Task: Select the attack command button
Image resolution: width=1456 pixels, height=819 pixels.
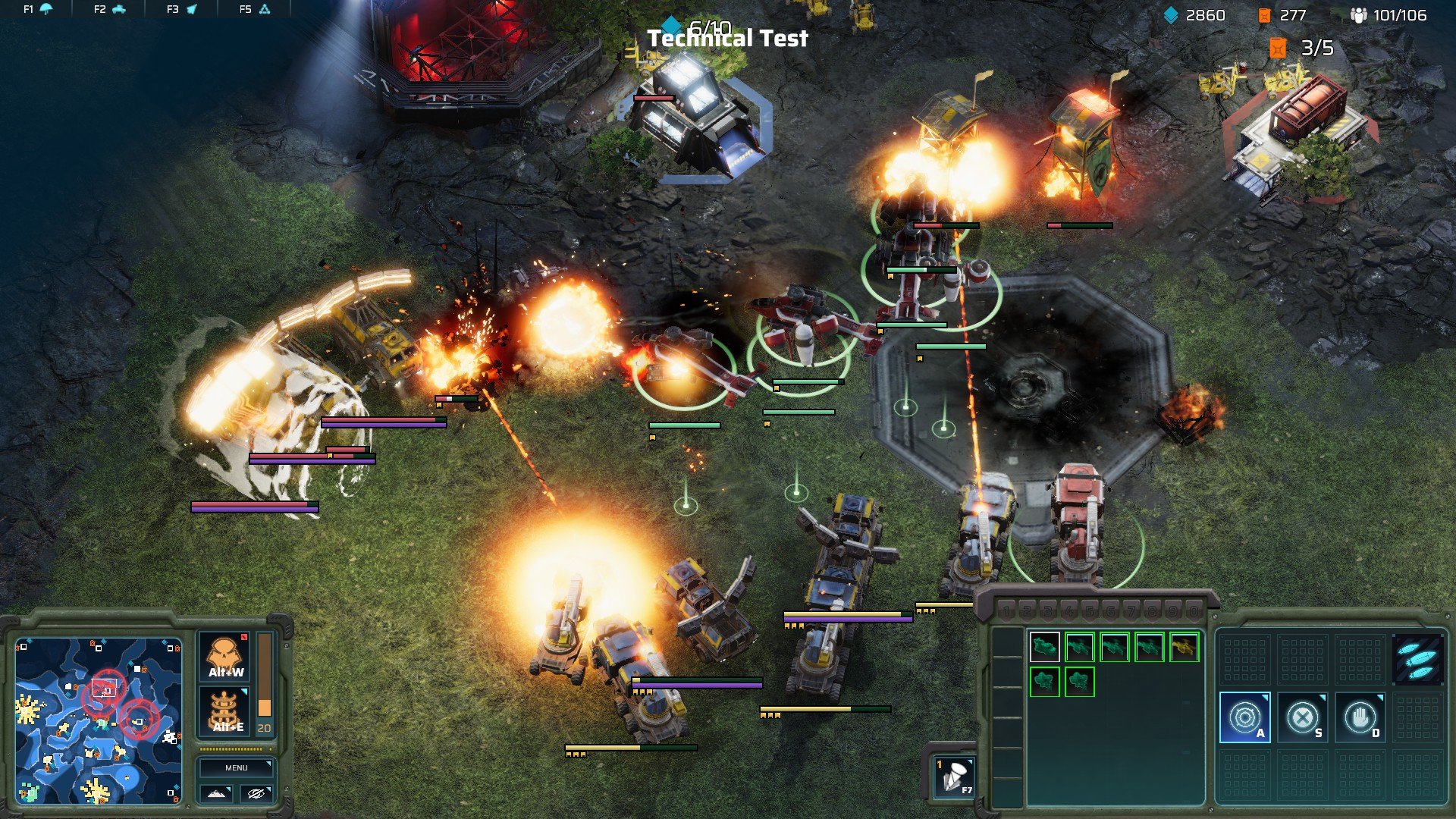Action: pyautogui.click(x=1244, y=717)
